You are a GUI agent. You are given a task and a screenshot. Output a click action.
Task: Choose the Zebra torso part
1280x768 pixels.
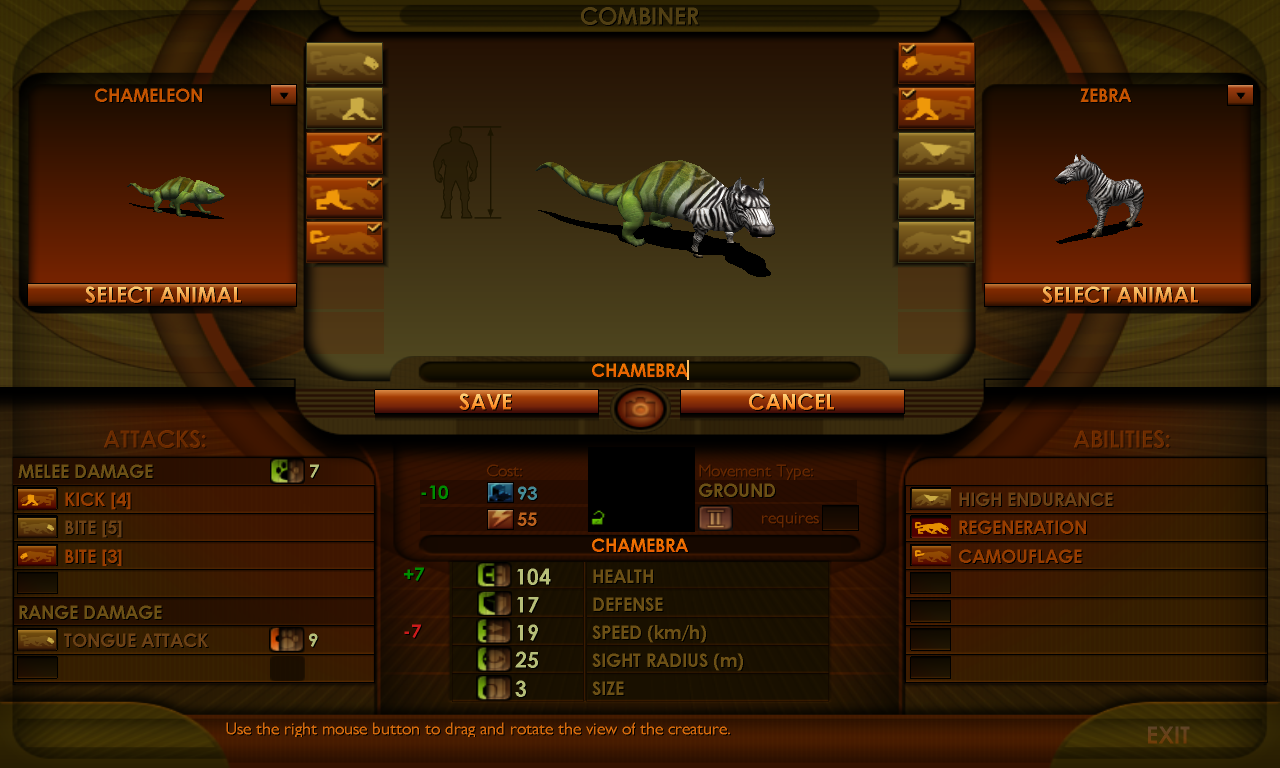click(x=936, y=153)
